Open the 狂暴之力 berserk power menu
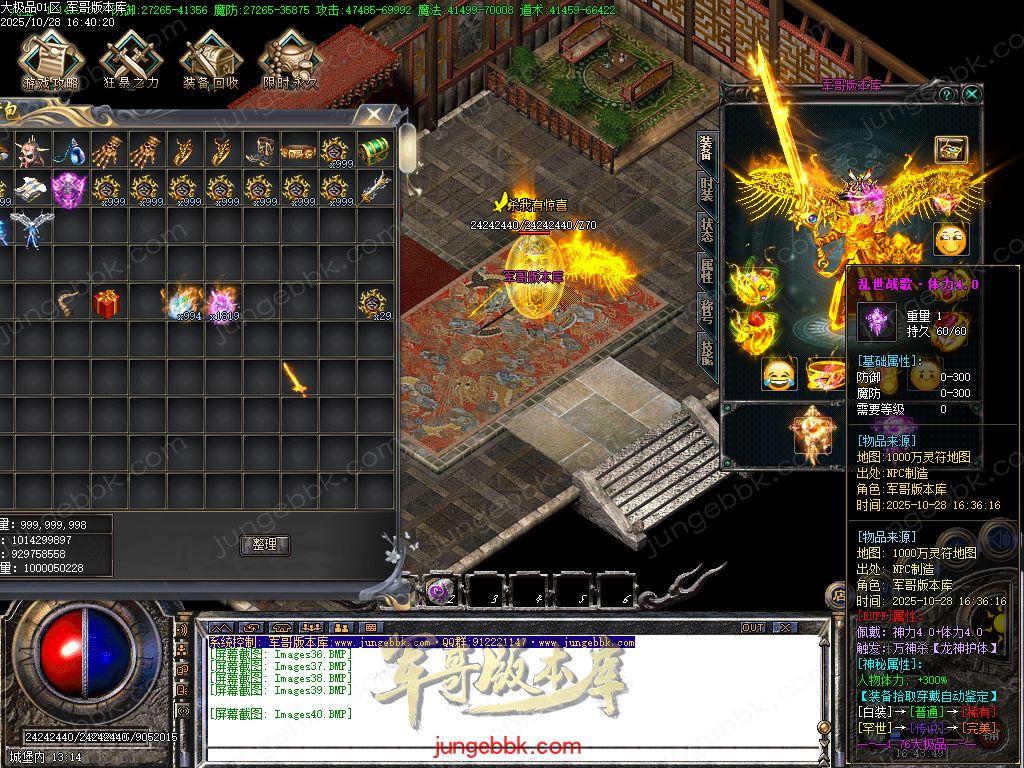The height and width of the screenshot is (768, 1024). (130, 61)
